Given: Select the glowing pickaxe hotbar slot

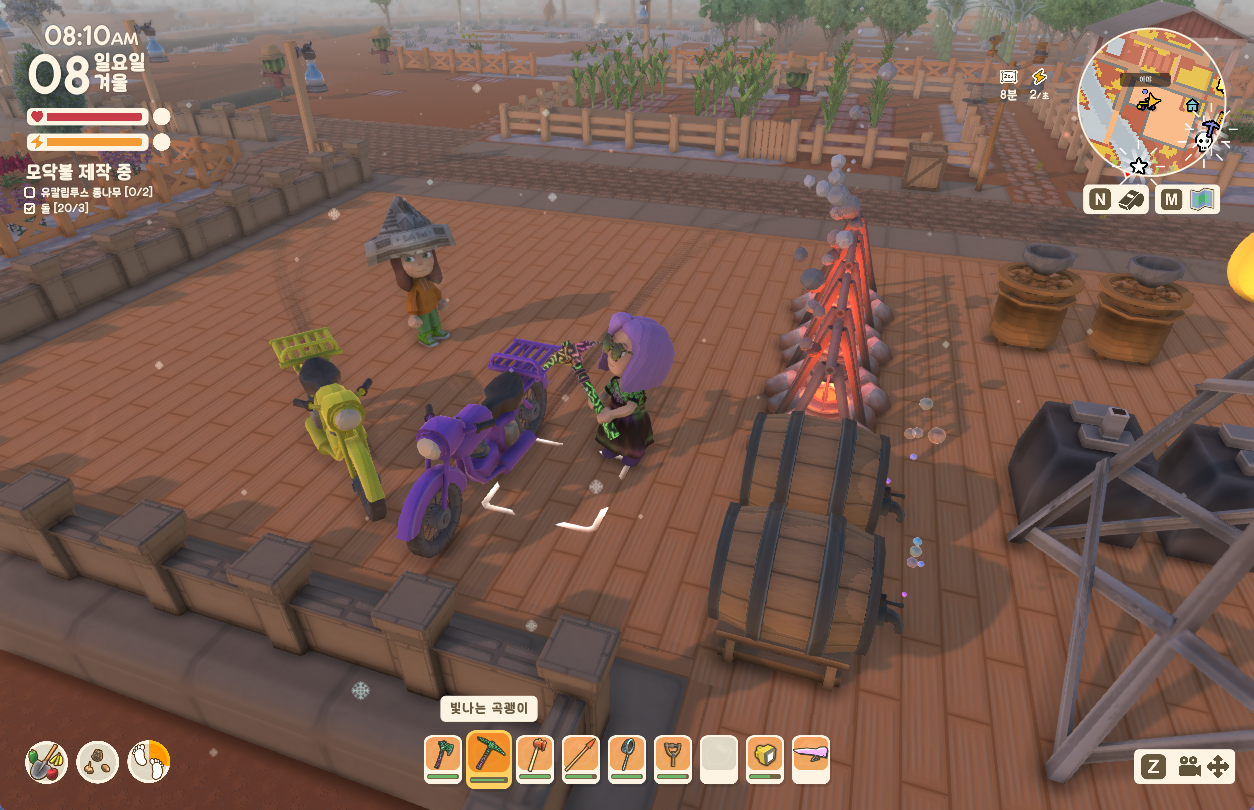Looking at the screenshot, I should click(489, 759).
